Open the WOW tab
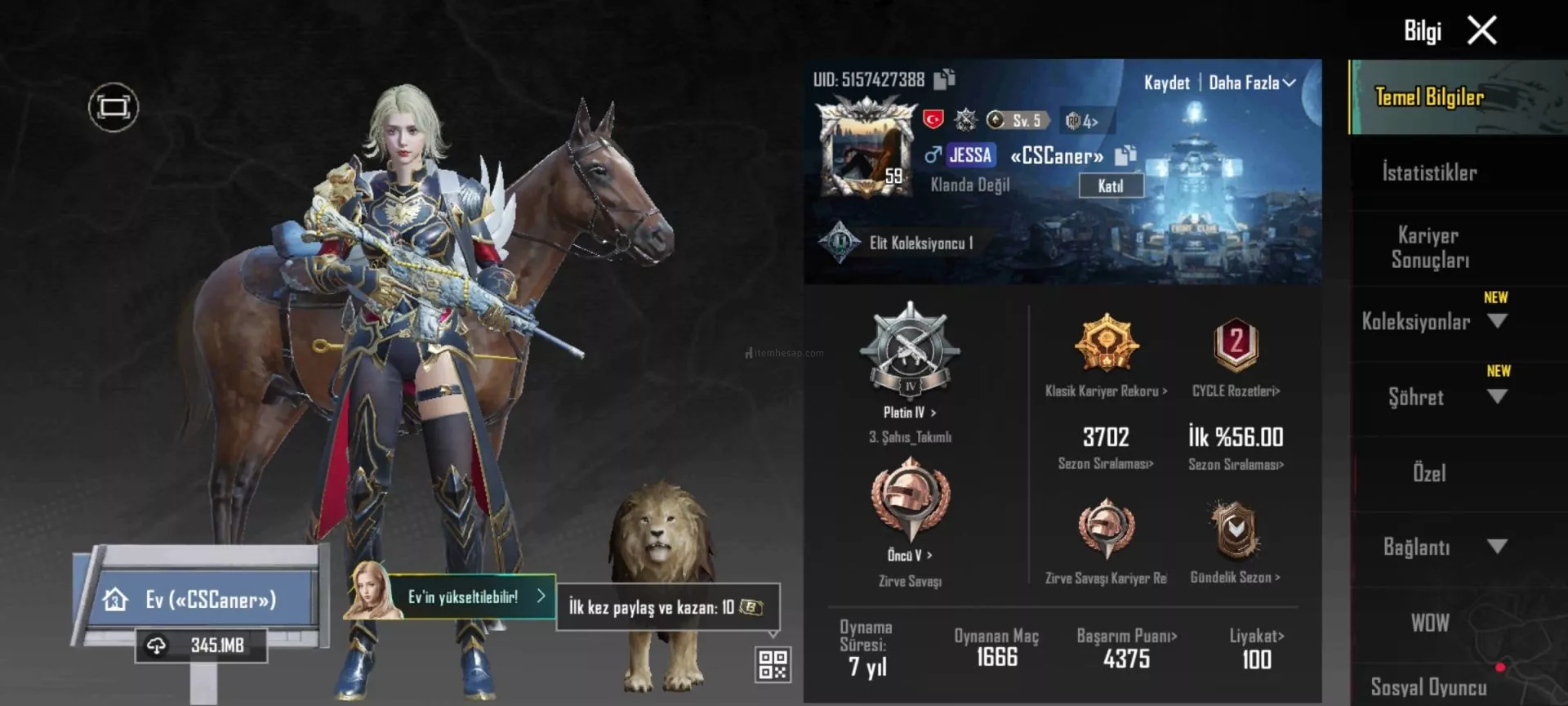Screen dimensions: 1568x706 (x=1429, y=623)
